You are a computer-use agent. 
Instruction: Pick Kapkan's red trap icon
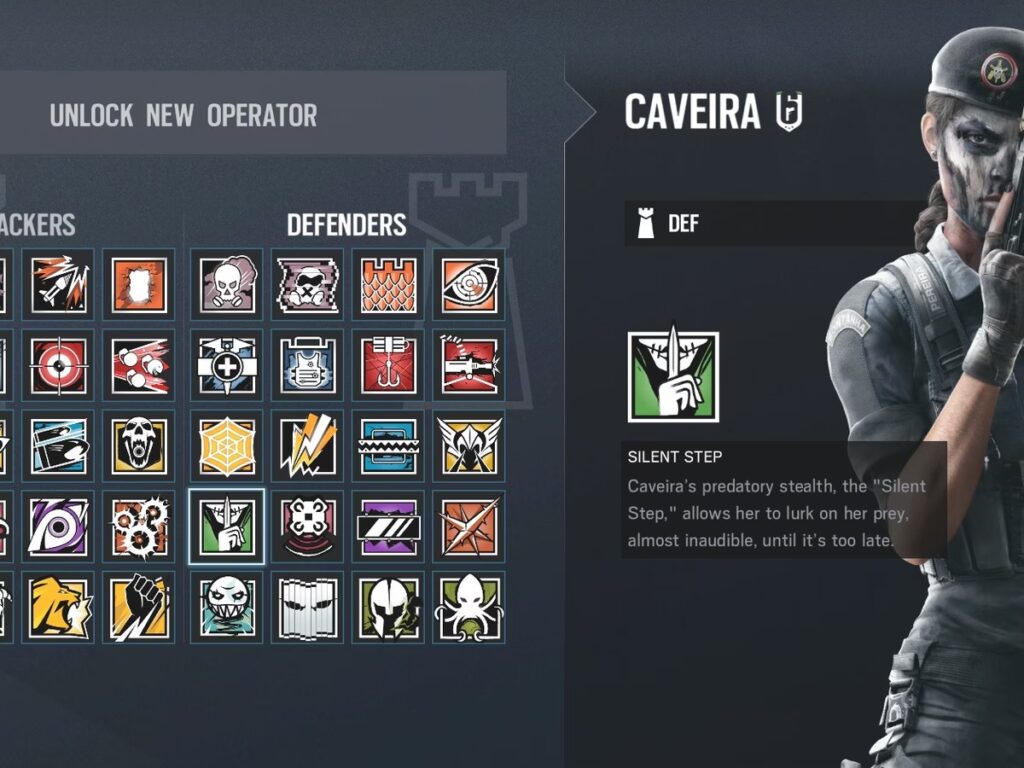click(x=388, y=365)
